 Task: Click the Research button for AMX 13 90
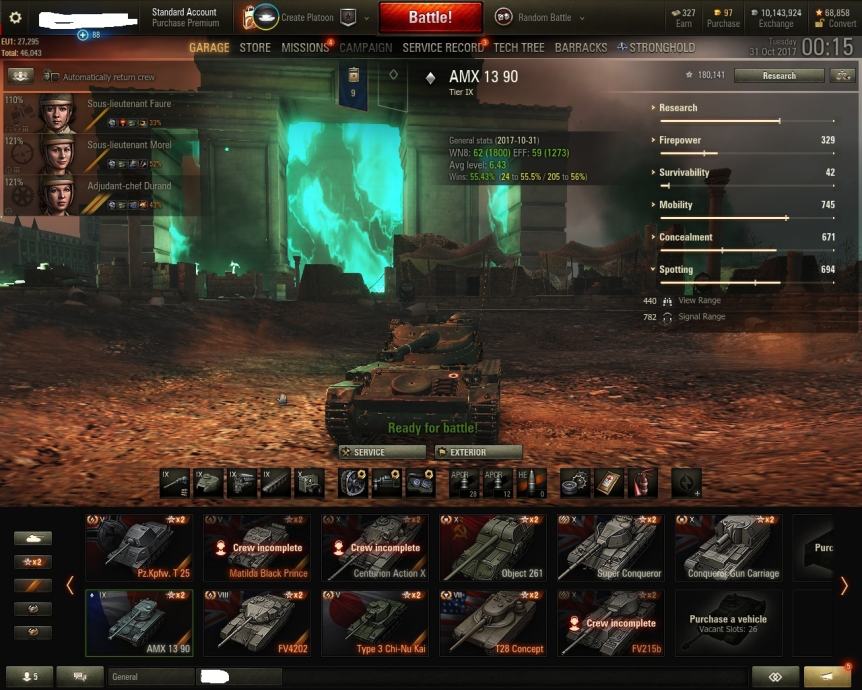(779, 75)
